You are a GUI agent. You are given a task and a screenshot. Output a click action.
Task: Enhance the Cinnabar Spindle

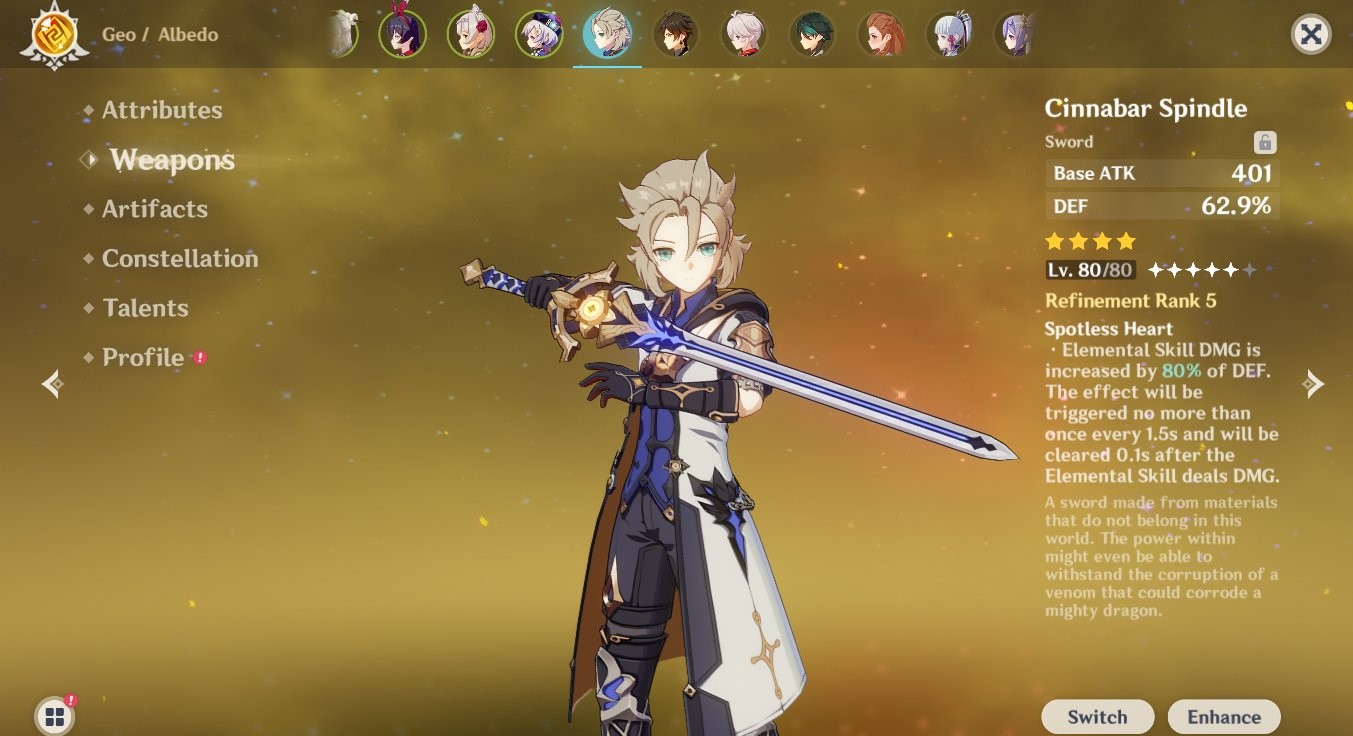1223,717
